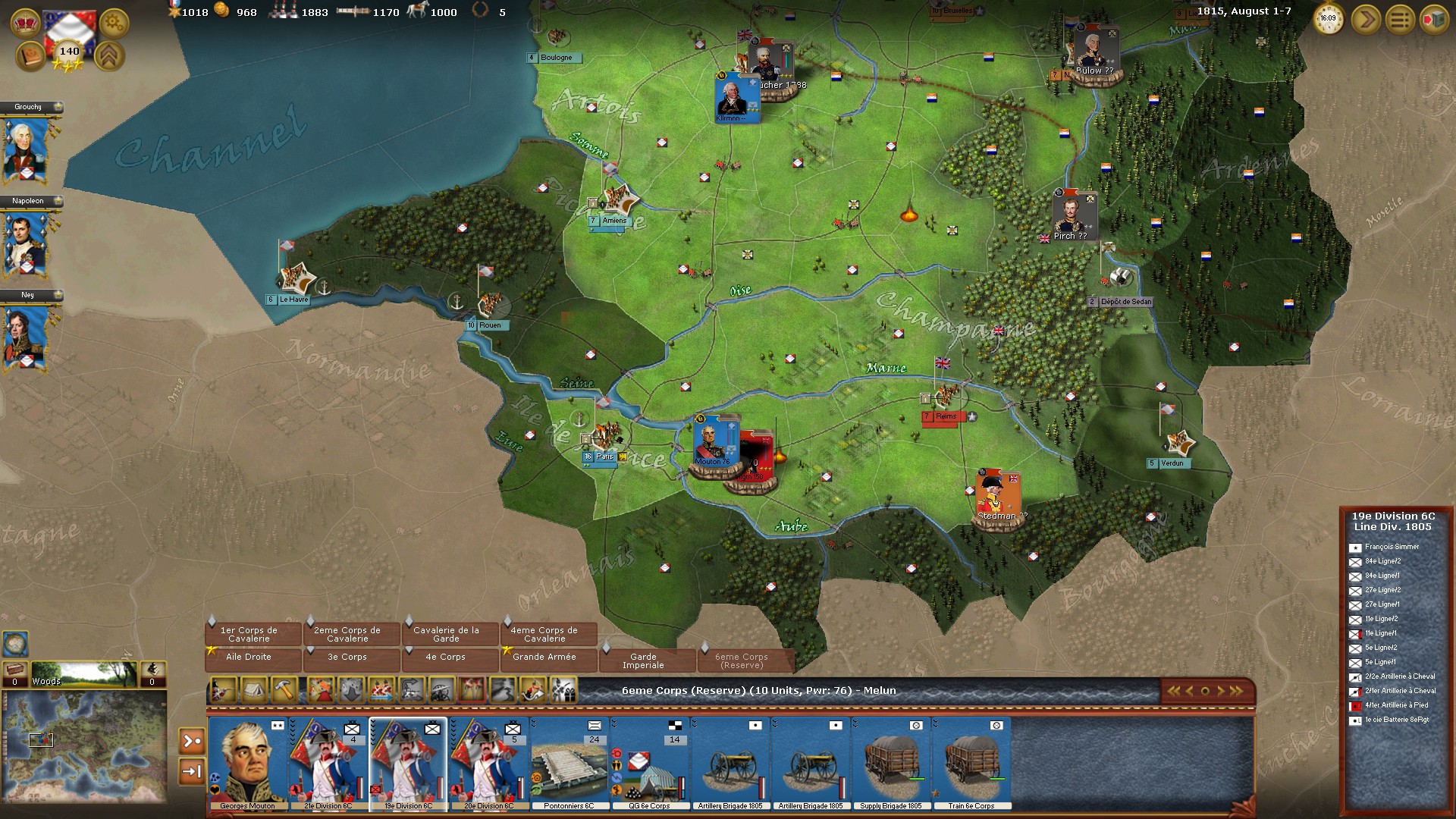Open the brown ledger book
This screenshot has width=1456, height=819.
pyautogui.click(x=29, y=57)
